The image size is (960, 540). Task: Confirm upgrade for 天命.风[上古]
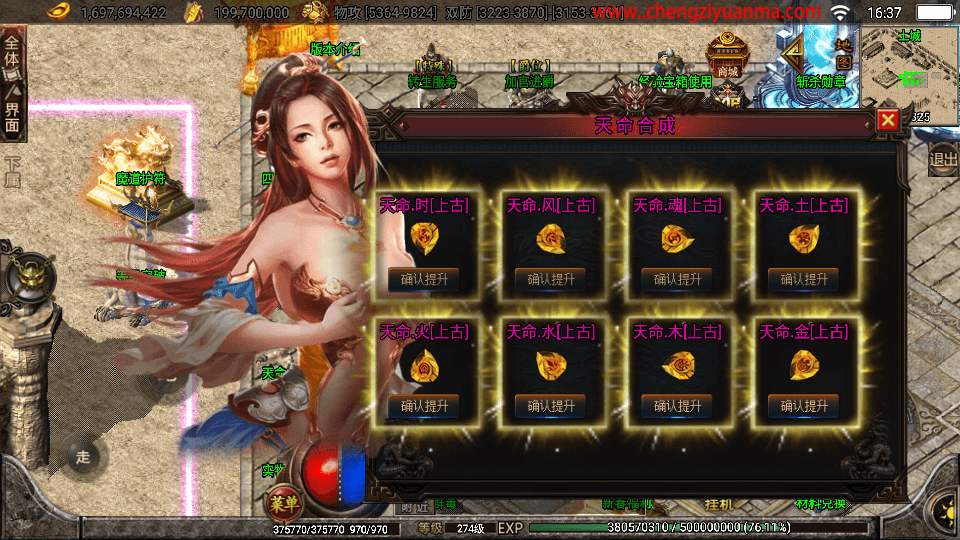[550, 279]
